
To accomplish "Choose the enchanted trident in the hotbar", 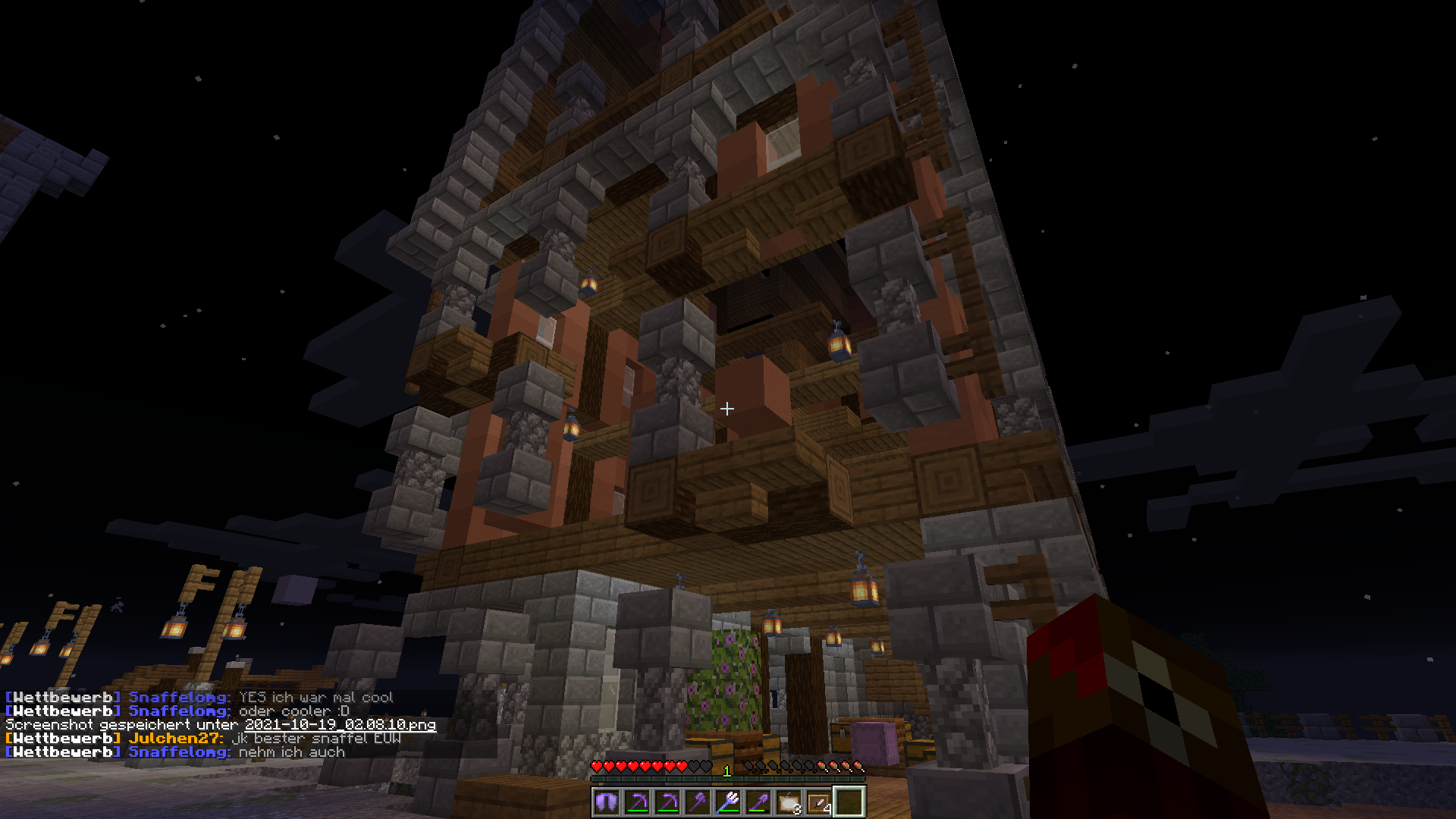I will point(727,802).
